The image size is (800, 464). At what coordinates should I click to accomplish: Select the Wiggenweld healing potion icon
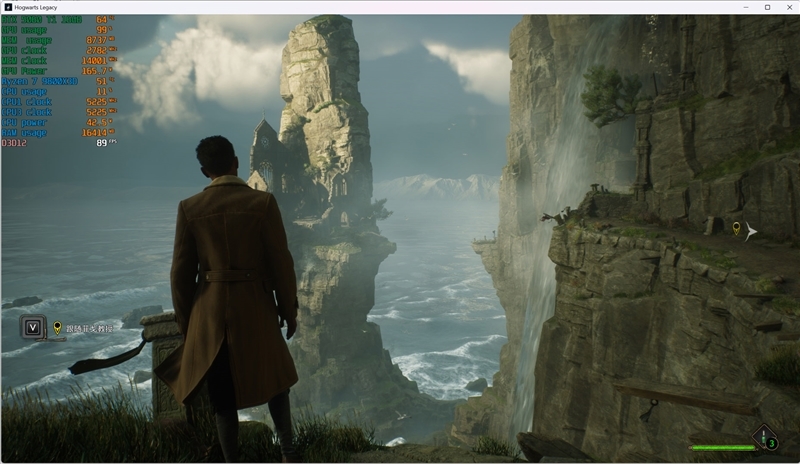(x=765, y=439)
